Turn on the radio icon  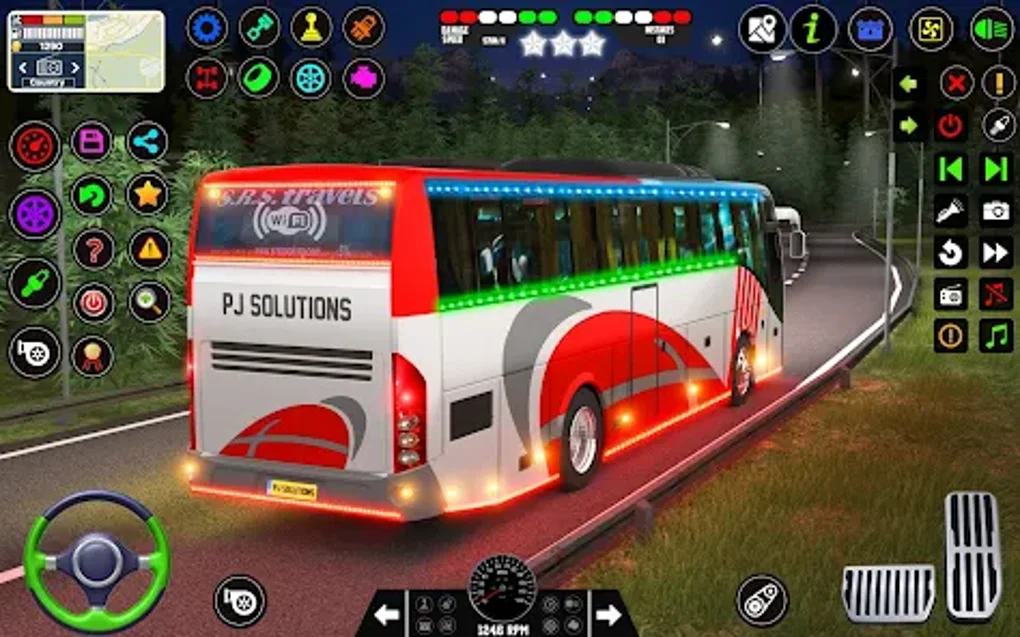[950, 294]
